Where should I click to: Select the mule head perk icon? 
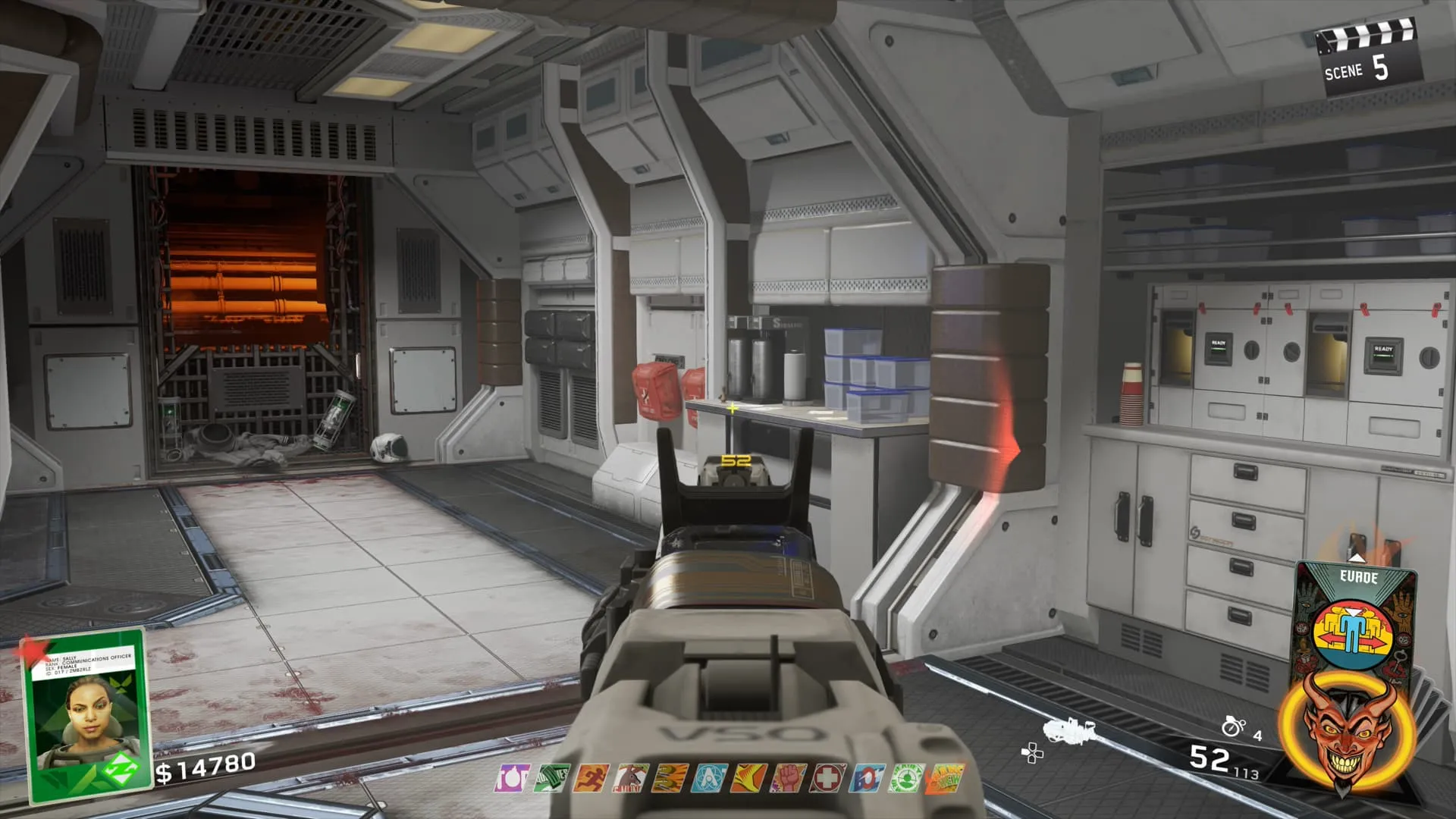(x=630, y=779)
